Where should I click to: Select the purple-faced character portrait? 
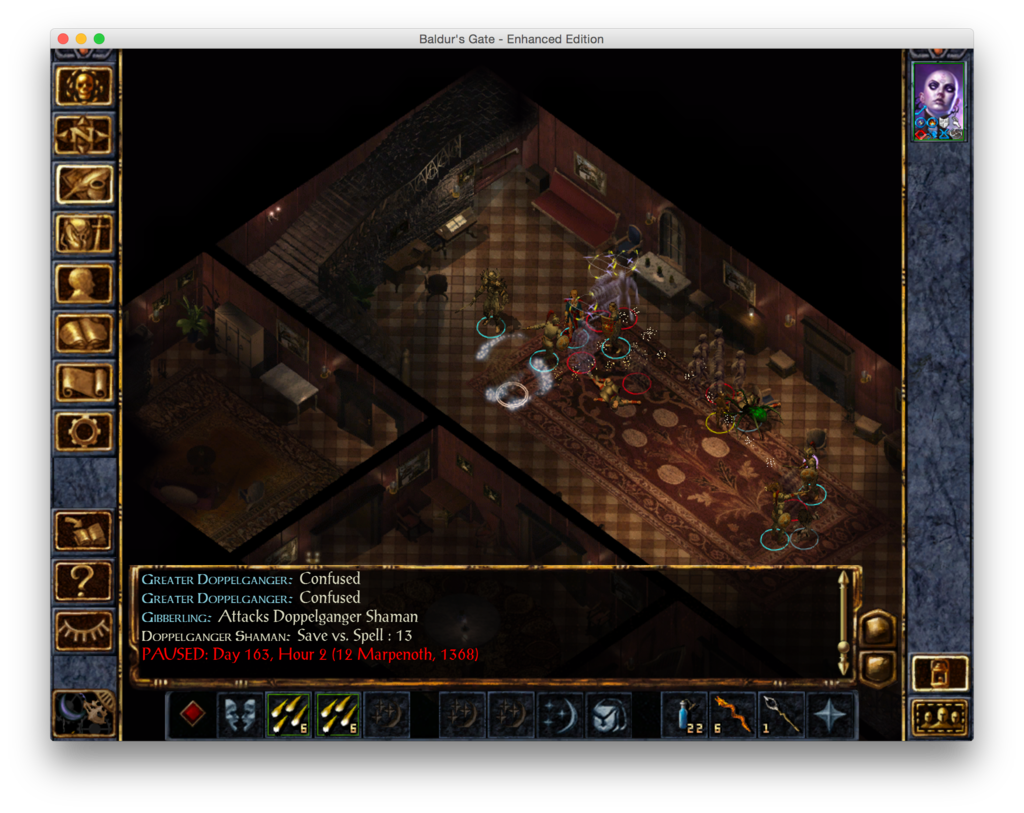tap(939, 100)
